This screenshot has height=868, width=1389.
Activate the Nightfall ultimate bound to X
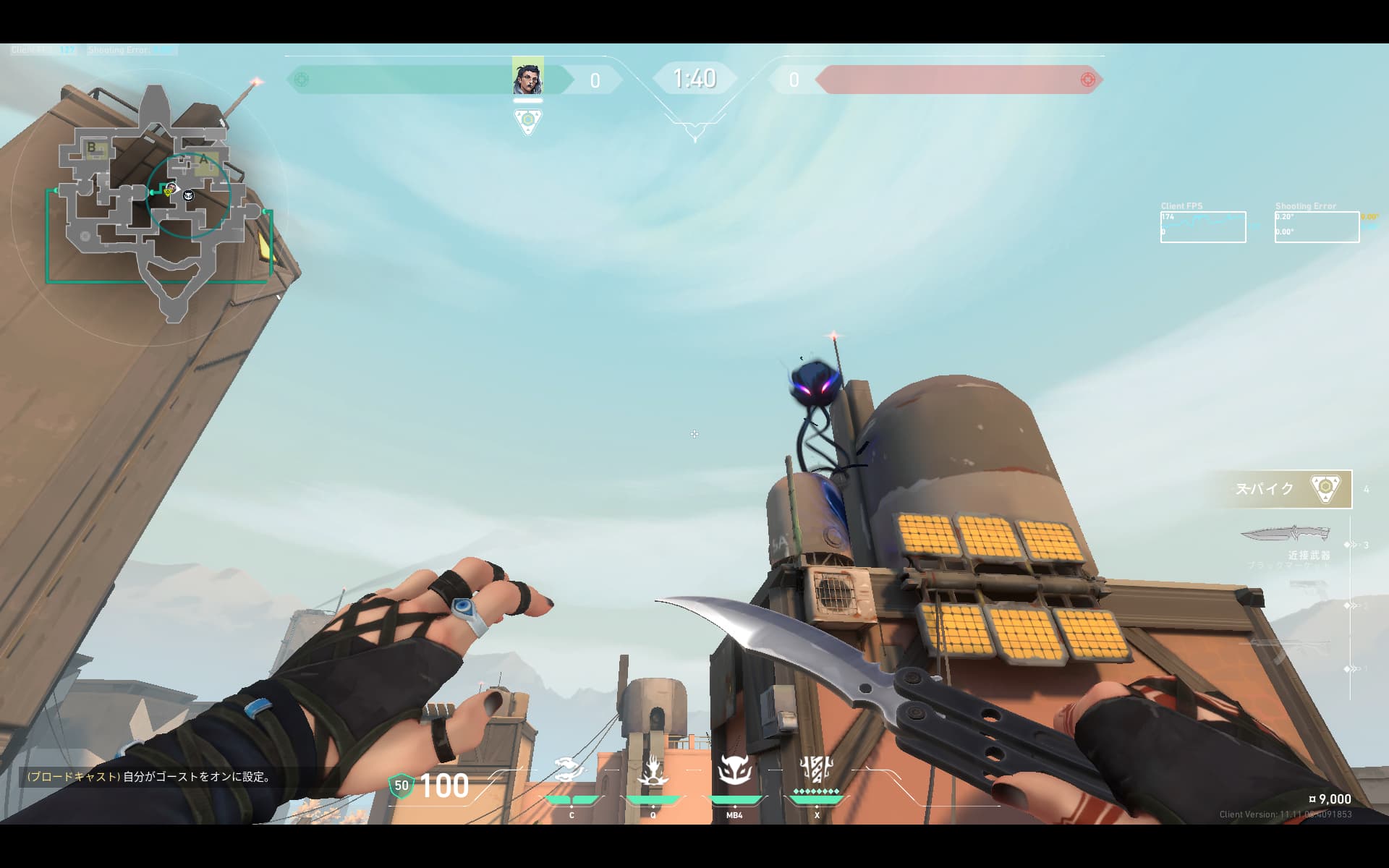click(x=817, y=772)
